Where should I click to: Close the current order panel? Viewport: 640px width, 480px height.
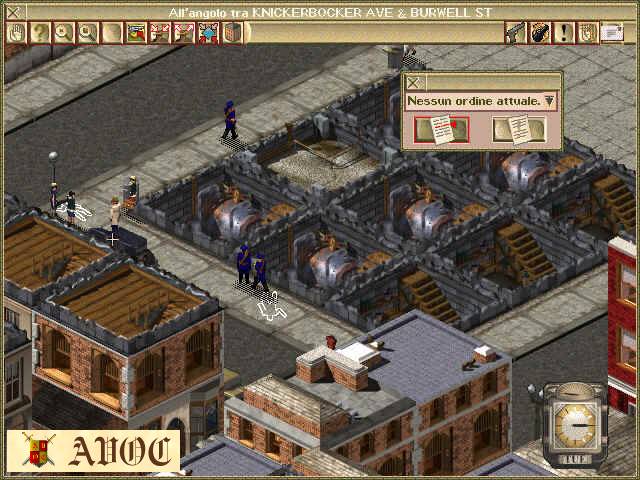413,83
